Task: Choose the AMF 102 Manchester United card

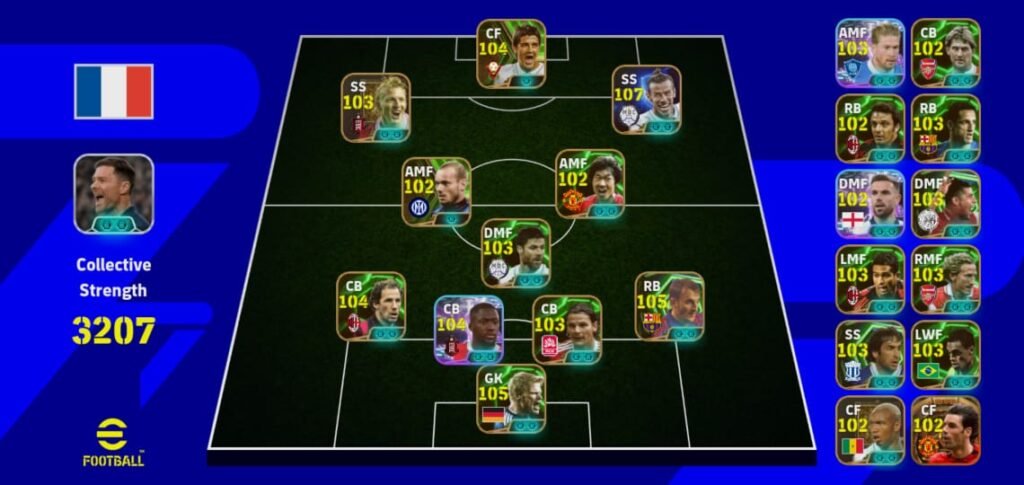Action: (x=590, y=184)
